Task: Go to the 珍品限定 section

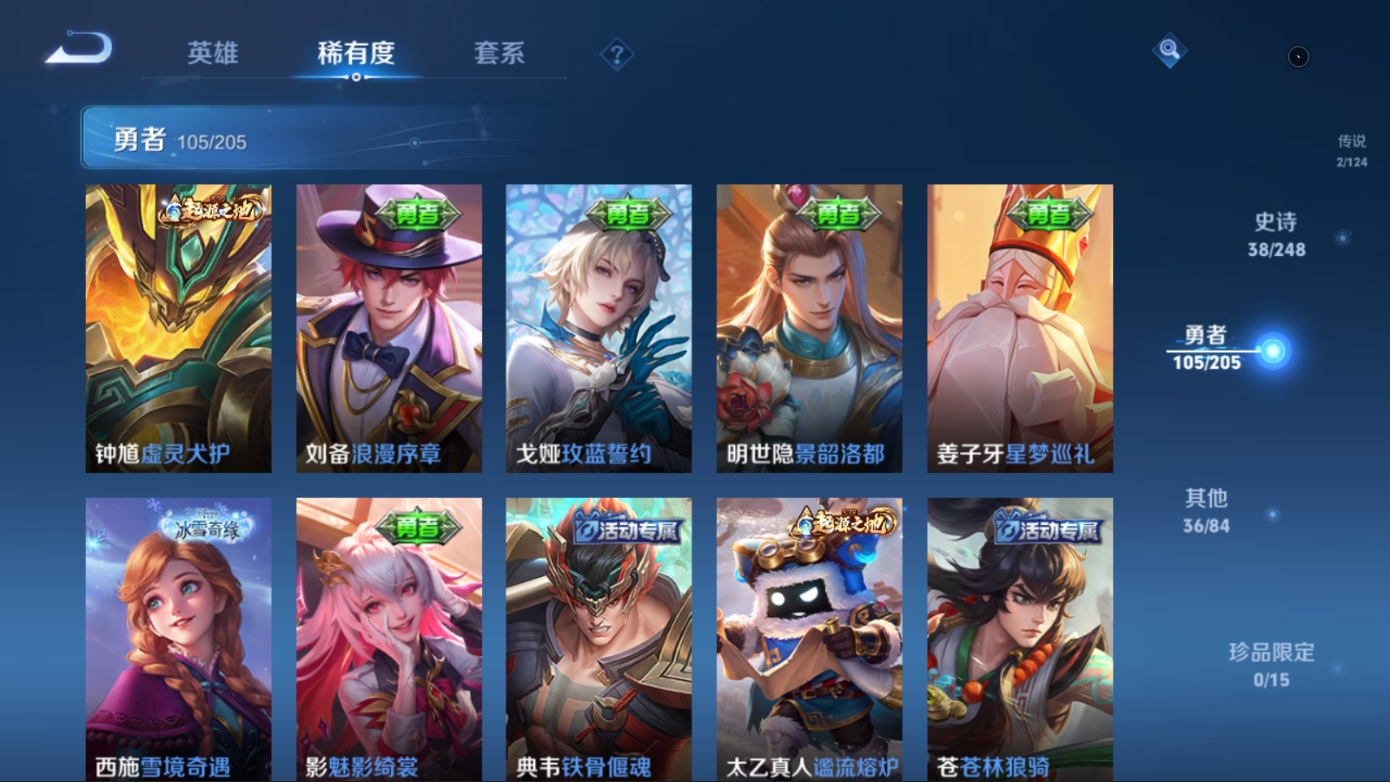Action: [1271, 665]
